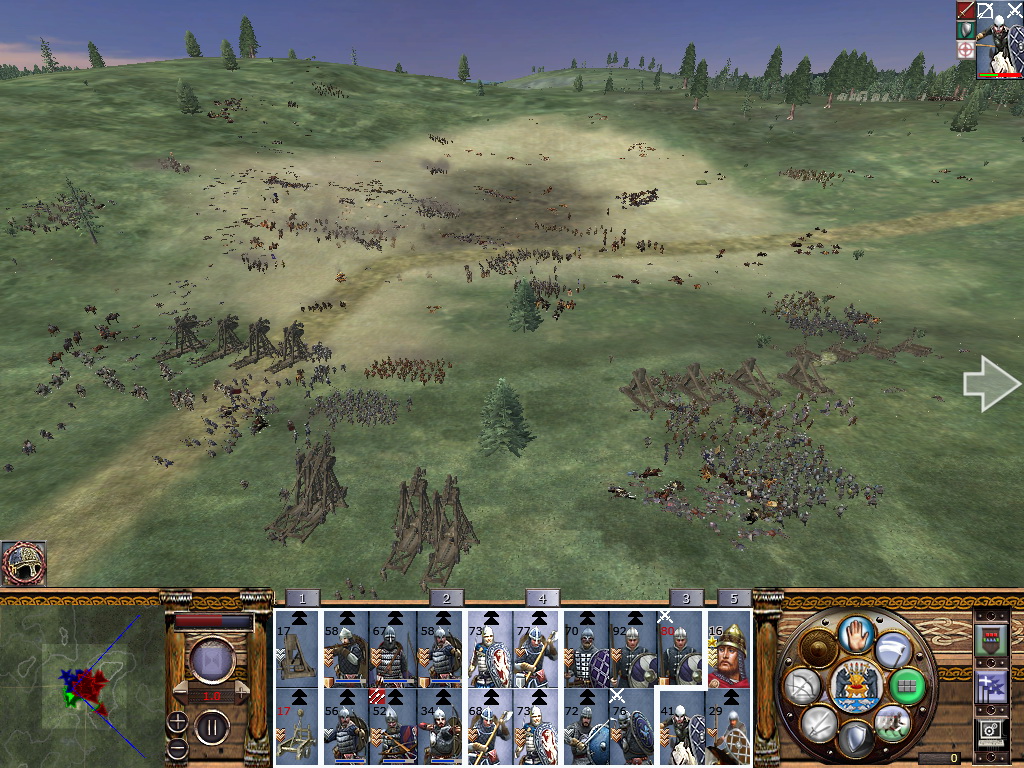
Task: Zoom in the minimap
Action: point(177,721)
